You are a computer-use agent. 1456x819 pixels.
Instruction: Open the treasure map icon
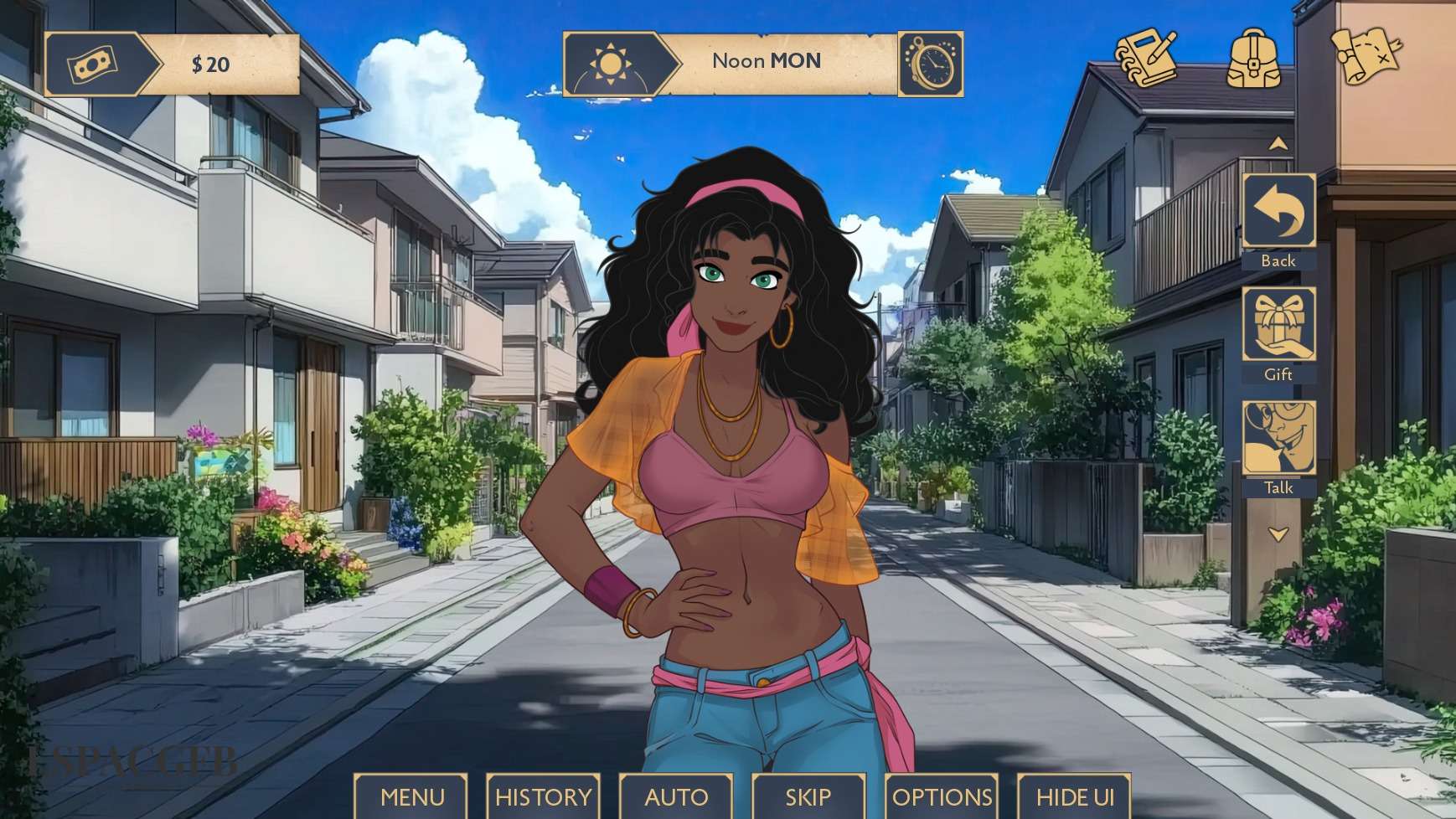coord(1366,55)
